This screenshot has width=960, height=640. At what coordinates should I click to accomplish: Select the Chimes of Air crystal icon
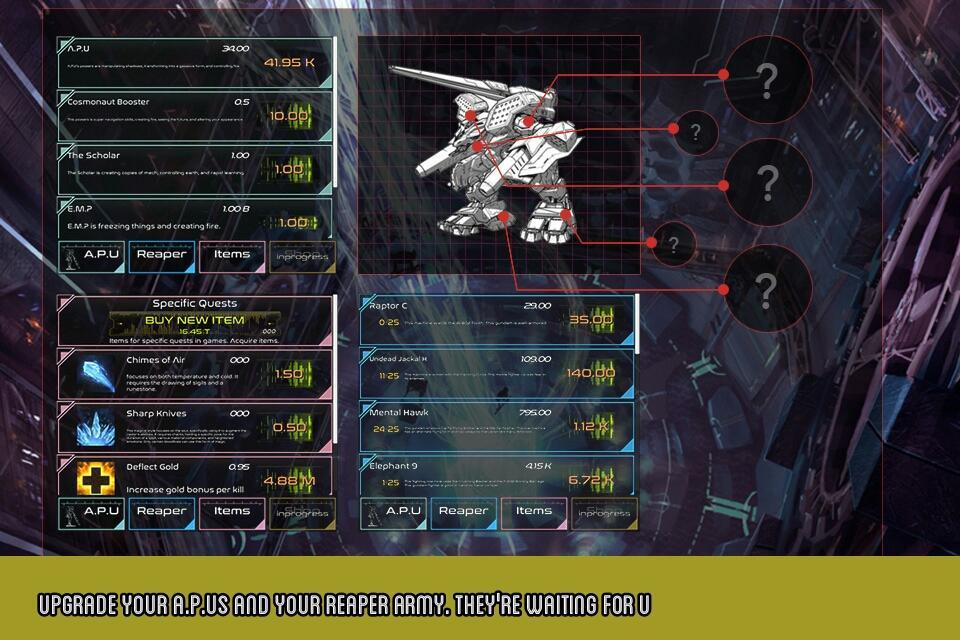coord(96,374)
